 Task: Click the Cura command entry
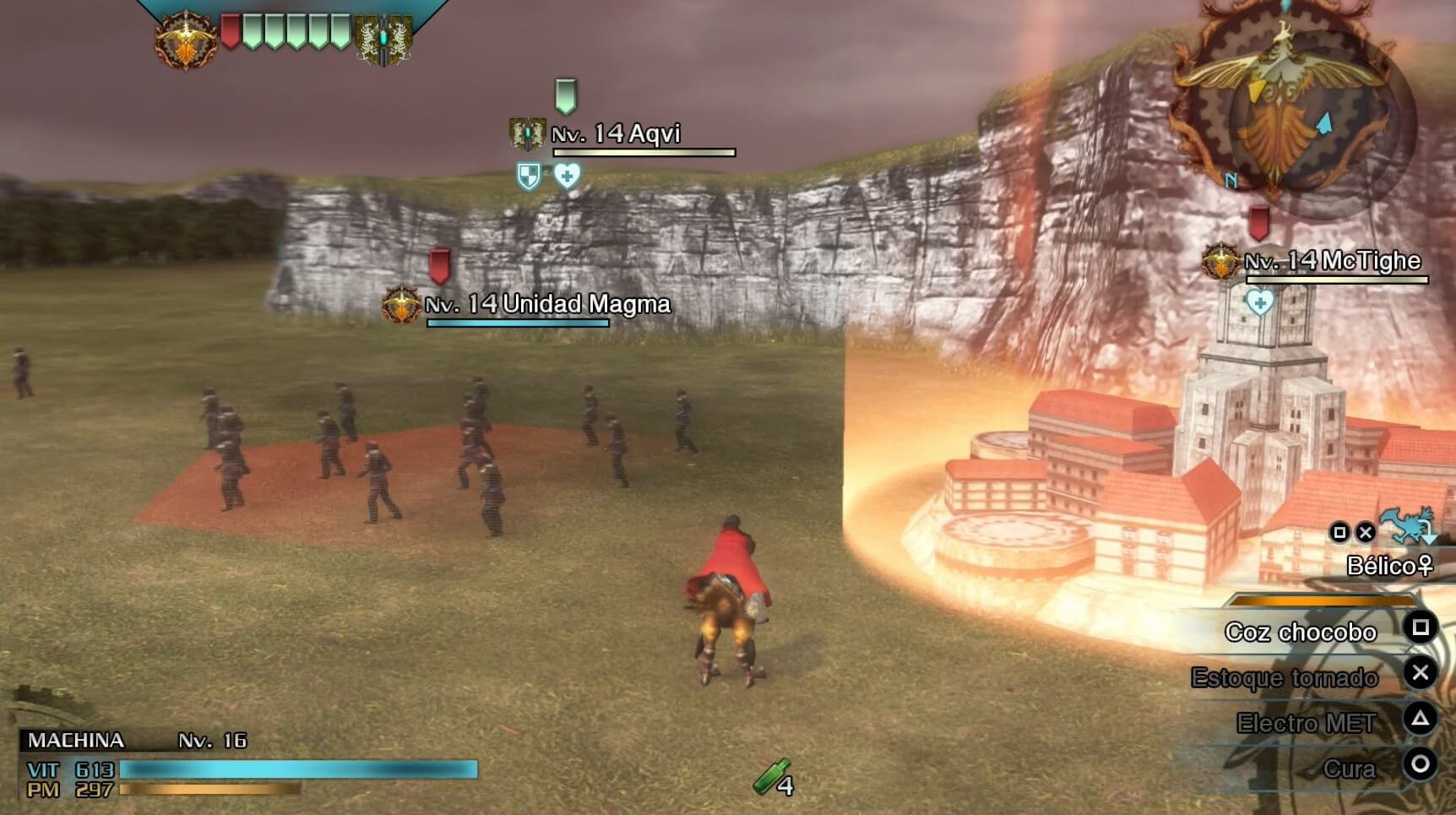click(x=1353, y=769)
